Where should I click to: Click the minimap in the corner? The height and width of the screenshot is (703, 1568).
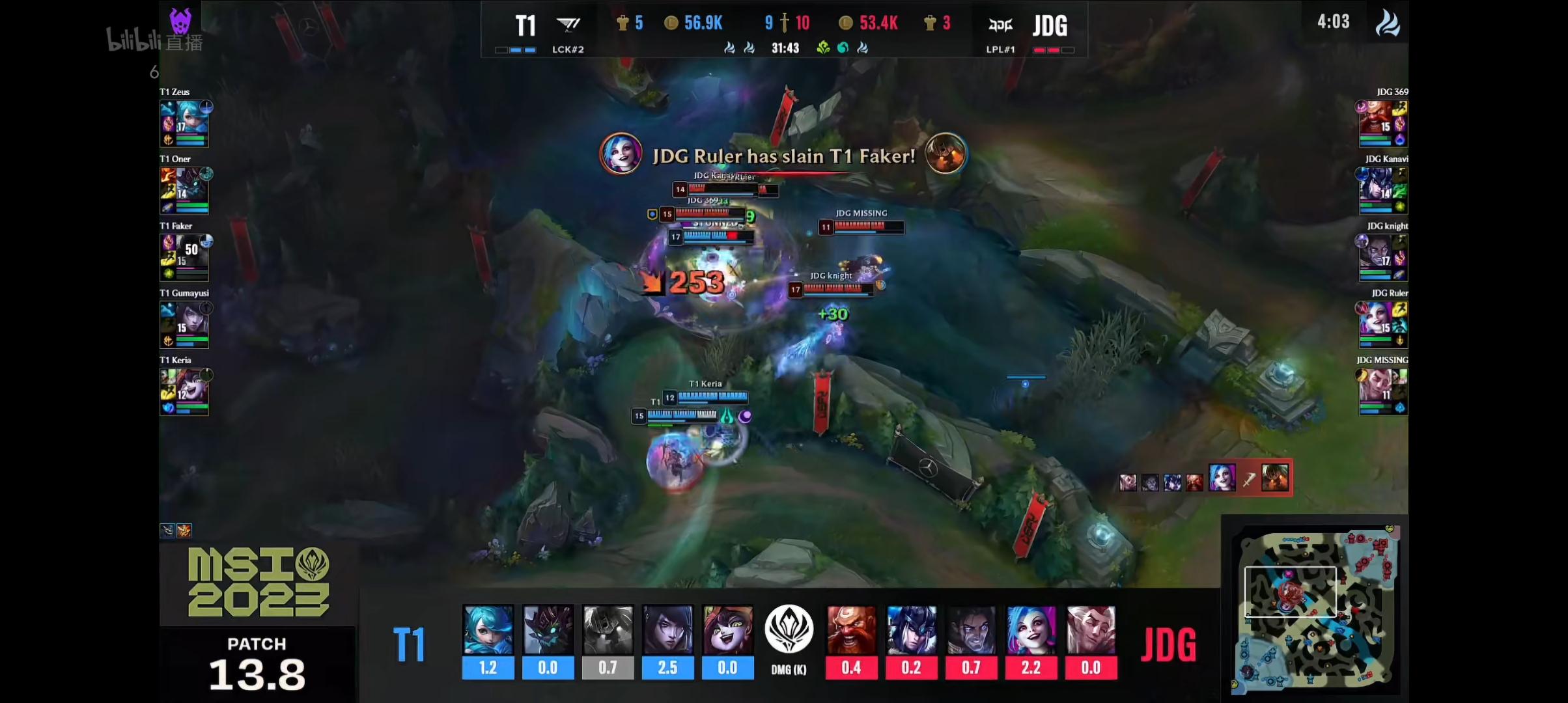1314,609
